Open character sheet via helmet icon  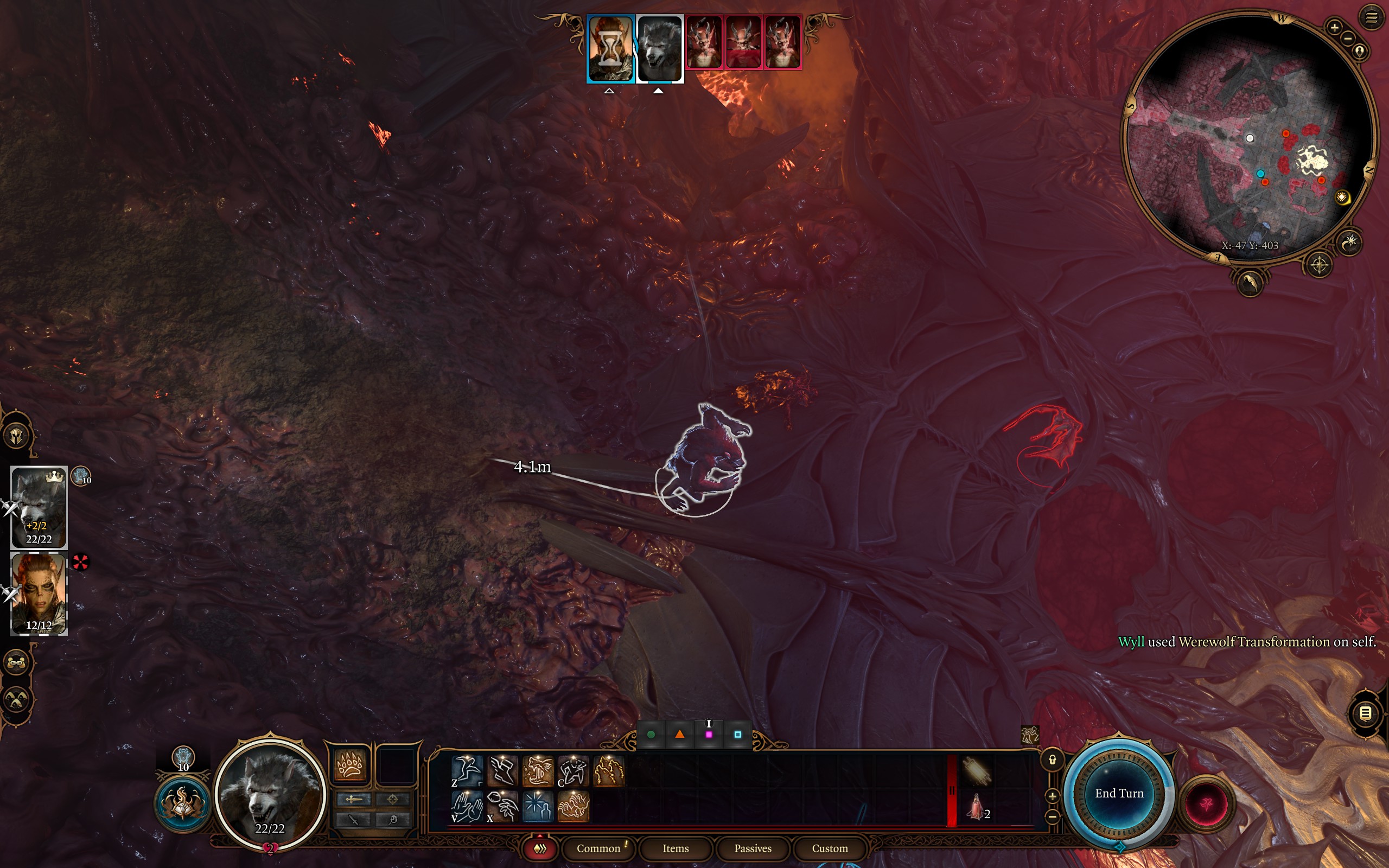point(17,435)
